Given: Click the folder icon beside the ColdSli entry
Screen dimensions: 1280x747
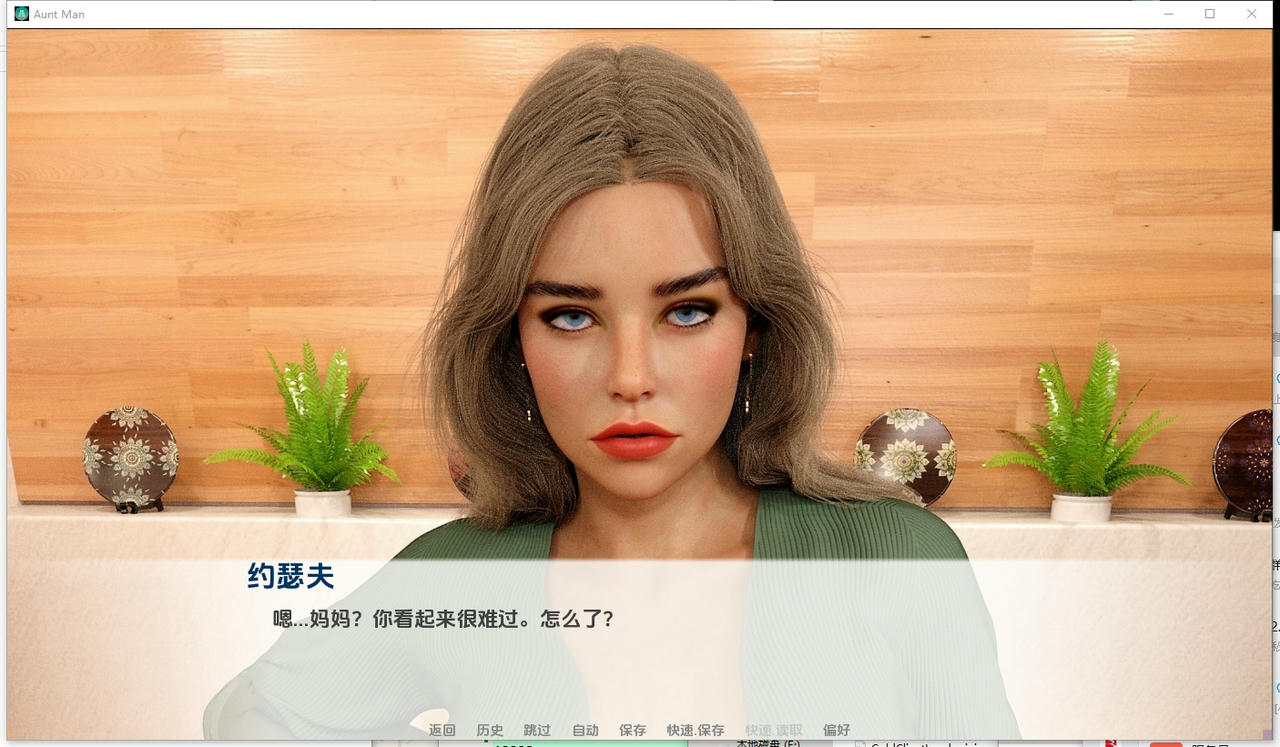Looking at the screenshot, I should (859, 745).
